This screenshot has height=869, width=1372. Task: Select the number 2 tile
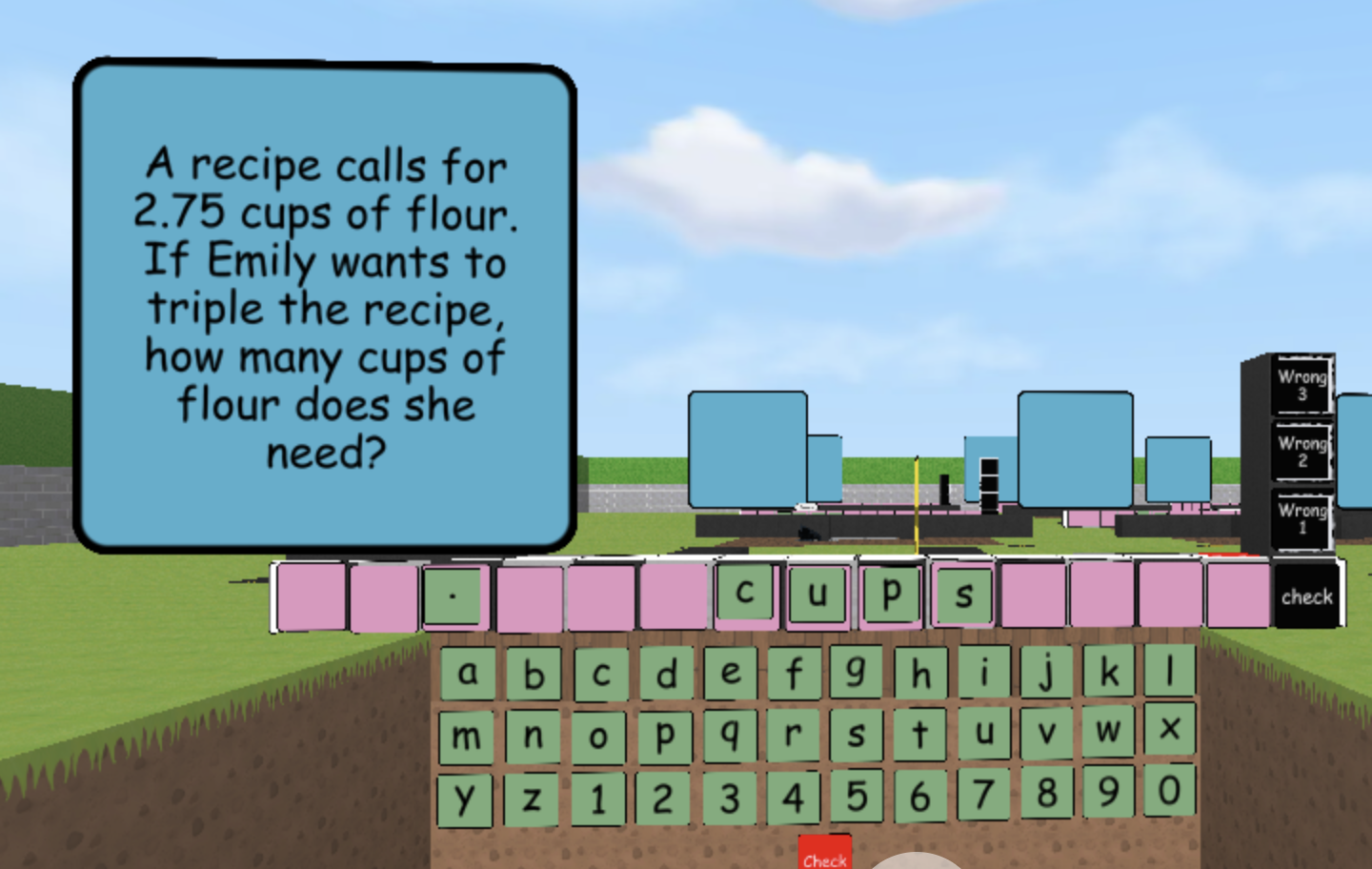(663, 797)
